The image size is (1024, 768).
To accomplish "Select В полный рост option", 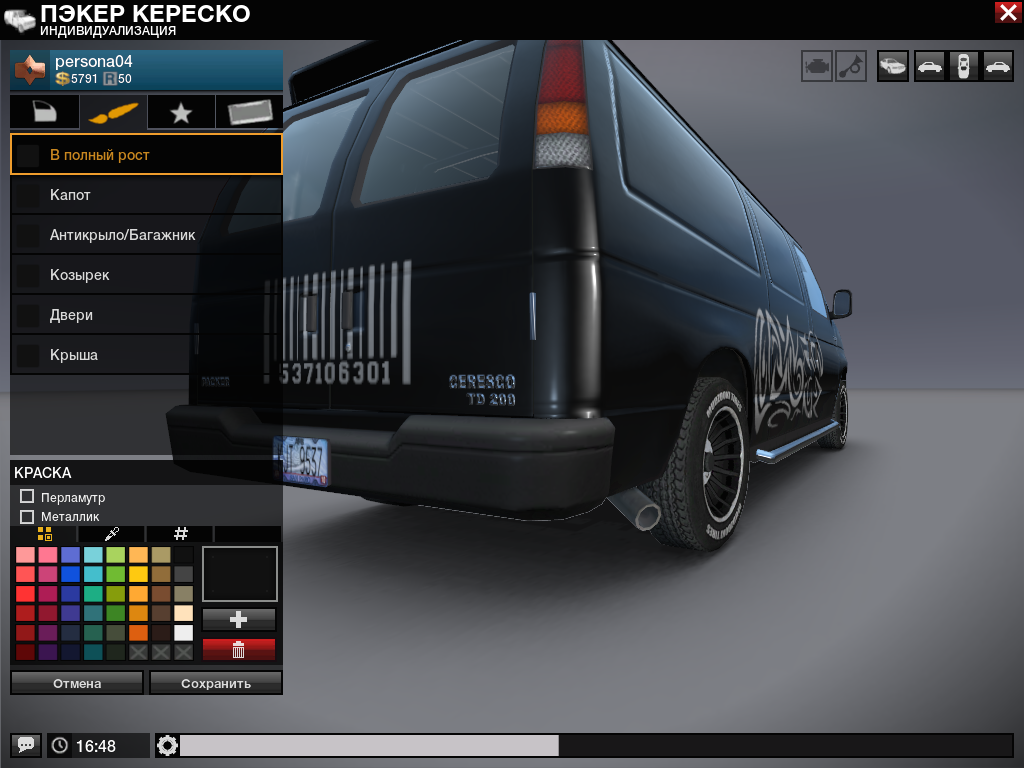I will pyautogui.click(x=146, y=155).
